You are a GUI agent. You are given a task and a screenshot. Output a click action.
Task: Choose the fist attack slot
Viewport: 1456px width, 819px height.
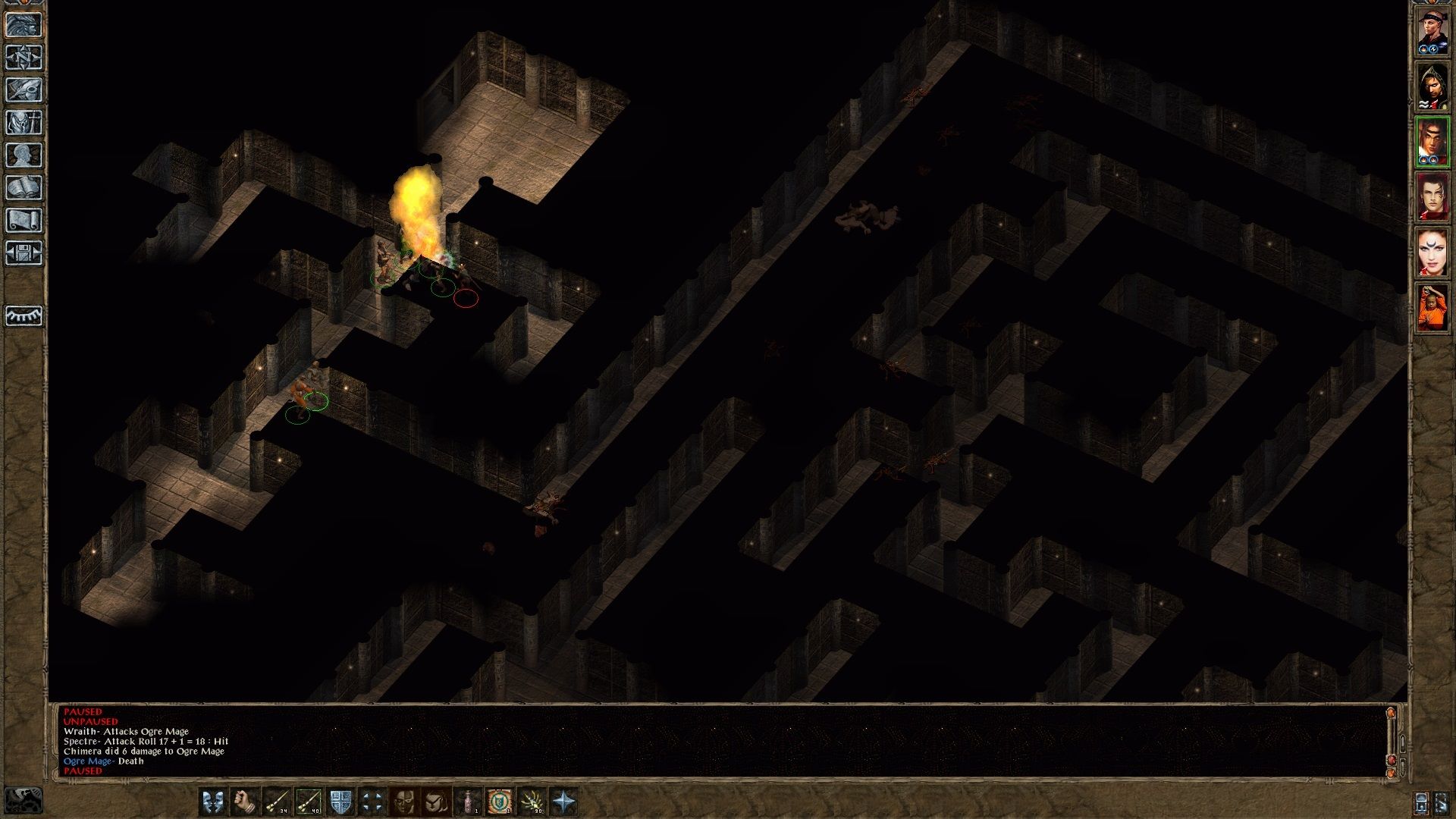point(245,801)
